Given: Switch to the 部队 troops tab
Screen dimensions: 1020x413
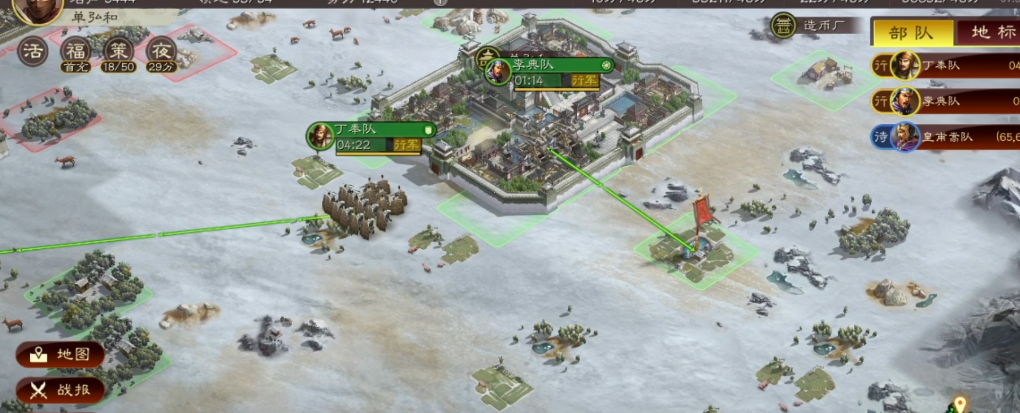Looking at the screenshot, I should (910, 33).
